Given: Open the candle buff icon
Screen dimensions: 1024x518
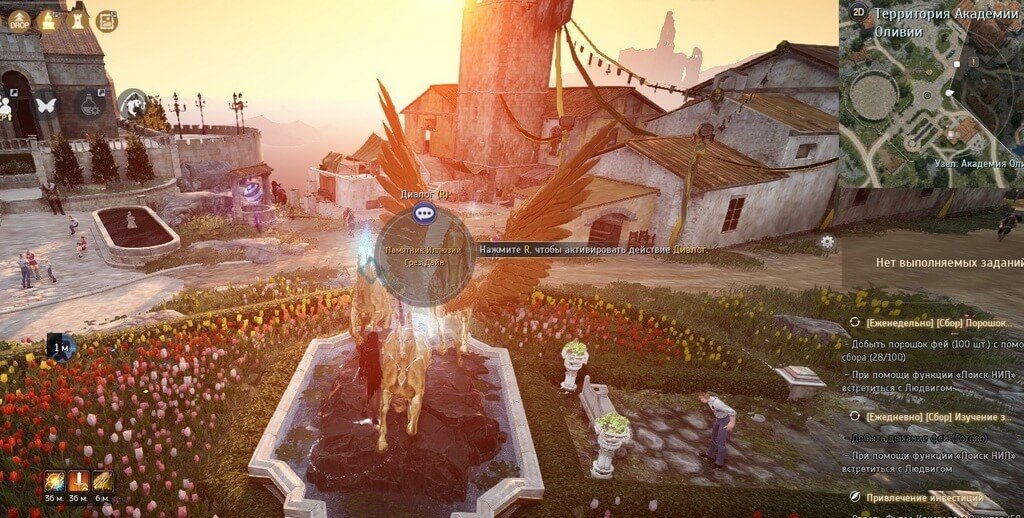Looking at the screenshot, I should click(47, 20).
